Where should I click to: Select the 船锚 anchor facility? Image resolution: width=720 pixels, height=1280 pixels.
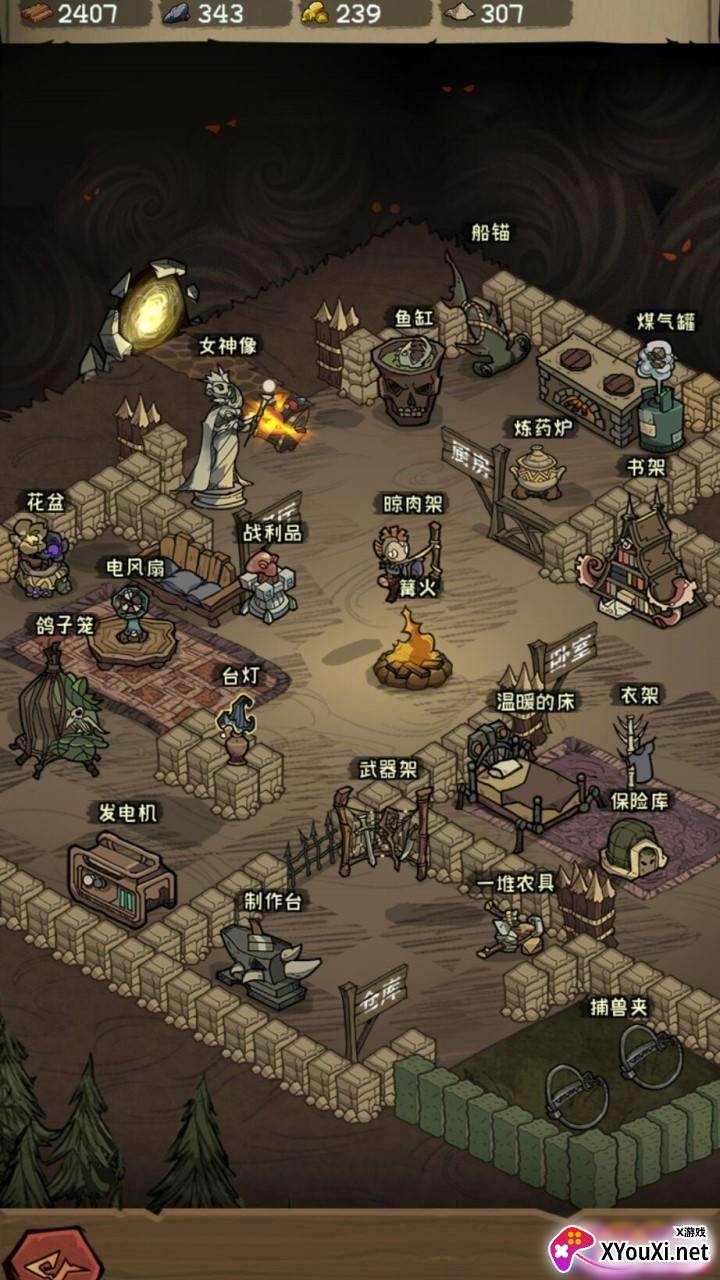(x=488, y=320)
